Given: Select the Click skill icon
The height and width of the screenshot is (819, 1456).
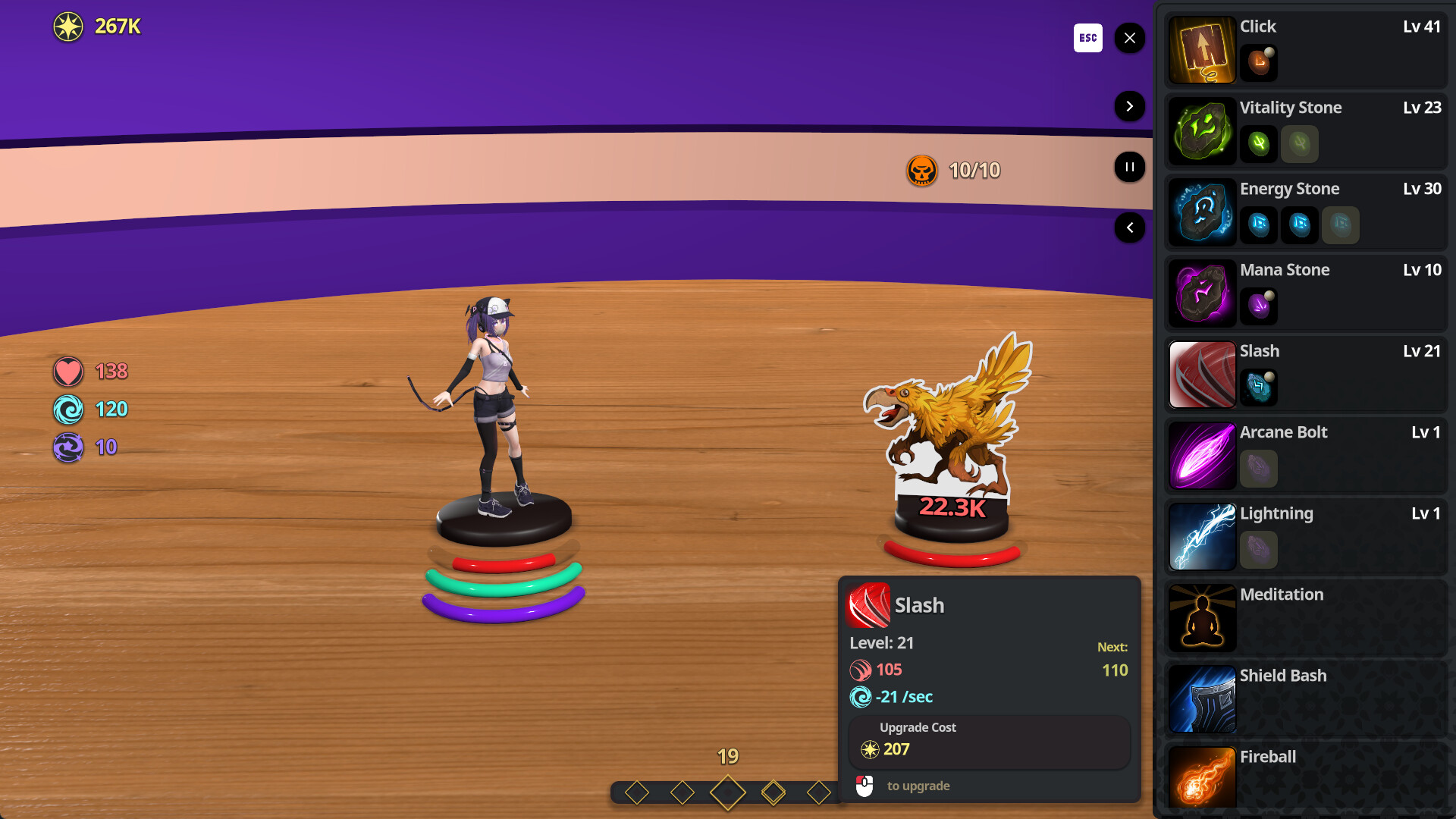Looking at the screenshot, I should point(1202,49).
